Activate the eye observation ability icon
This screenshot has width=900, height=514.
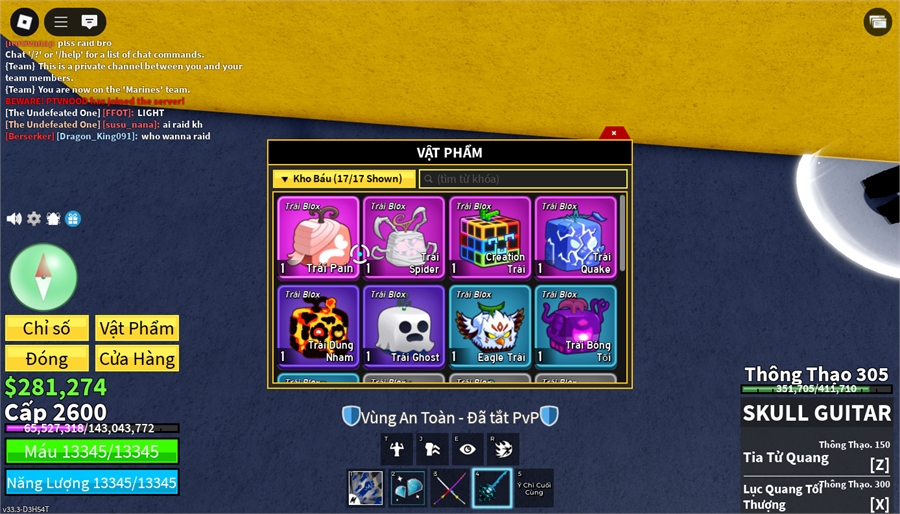(x=466, y=449)
